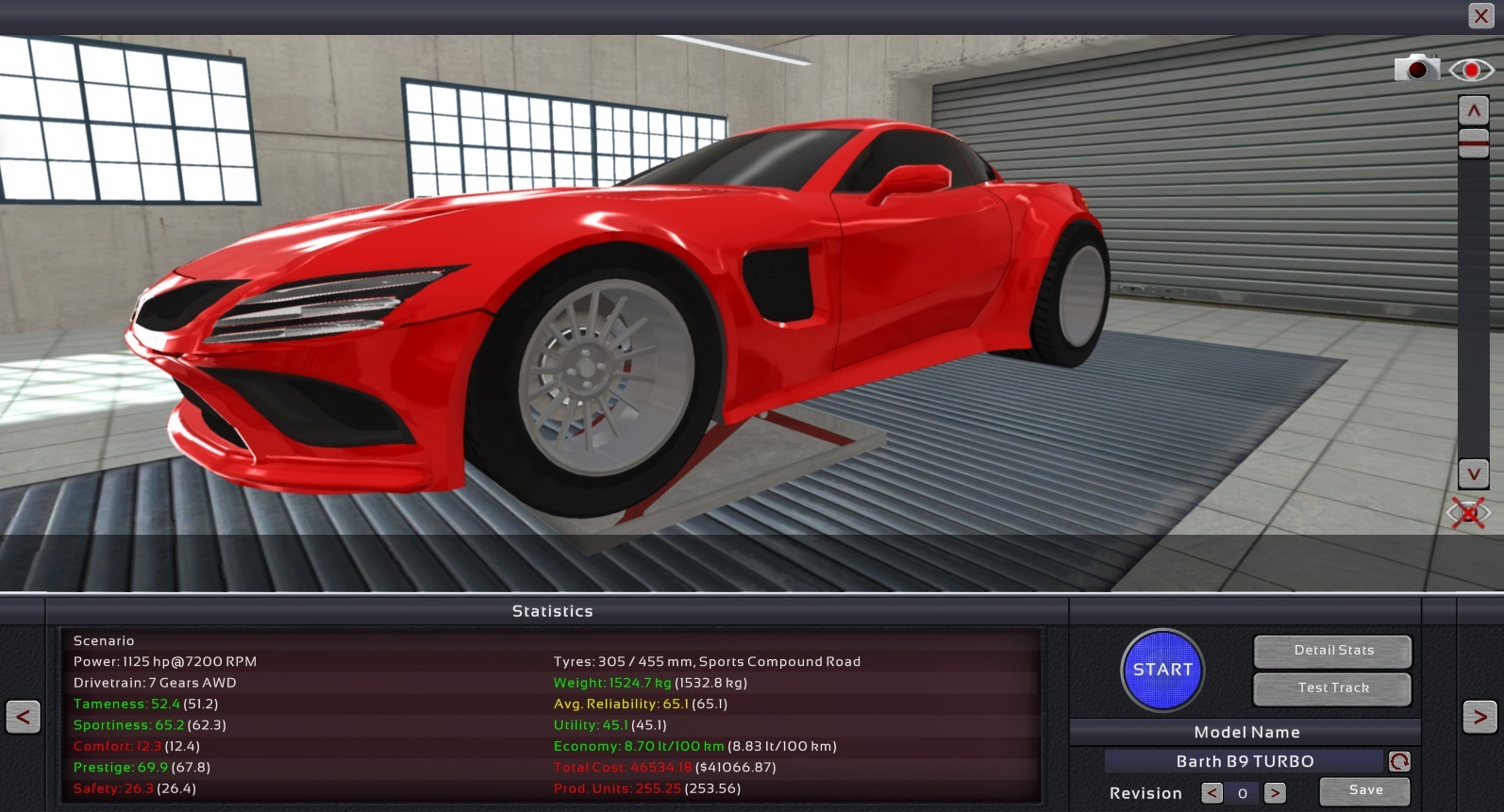Decrease the revision number
This screenshot has width=1504, height=812.
click(1212, 793)
